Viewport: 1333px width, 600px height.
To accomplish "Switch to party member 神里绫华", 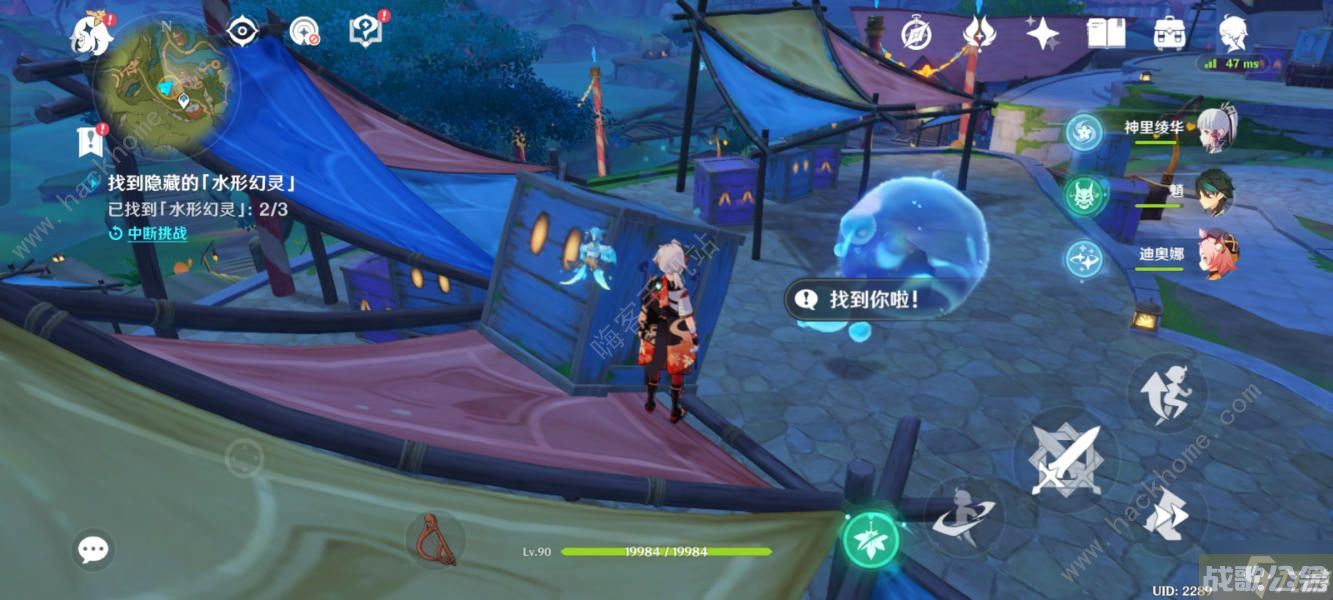I will click(x=1212, y=130).
